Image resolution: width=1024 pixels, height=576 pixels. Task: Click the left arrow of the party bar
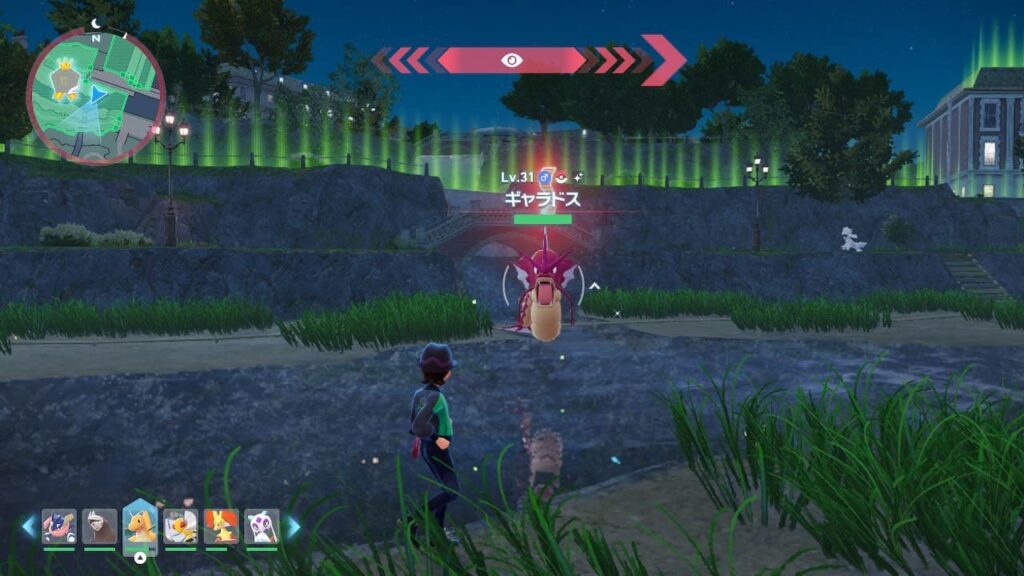(28, 526)
